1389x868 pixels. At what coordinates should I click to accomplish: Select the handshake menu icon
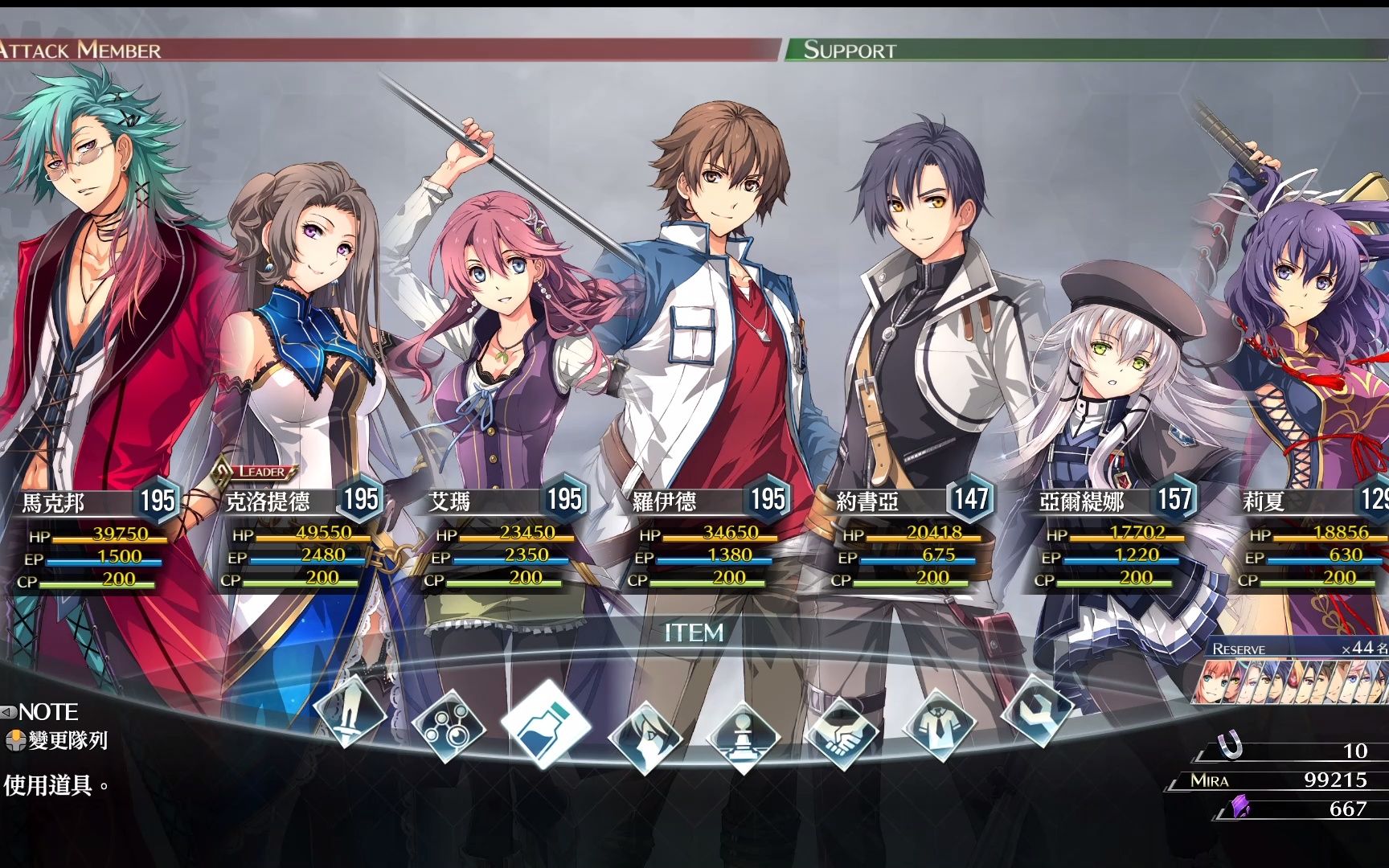(x=841, y=731)
